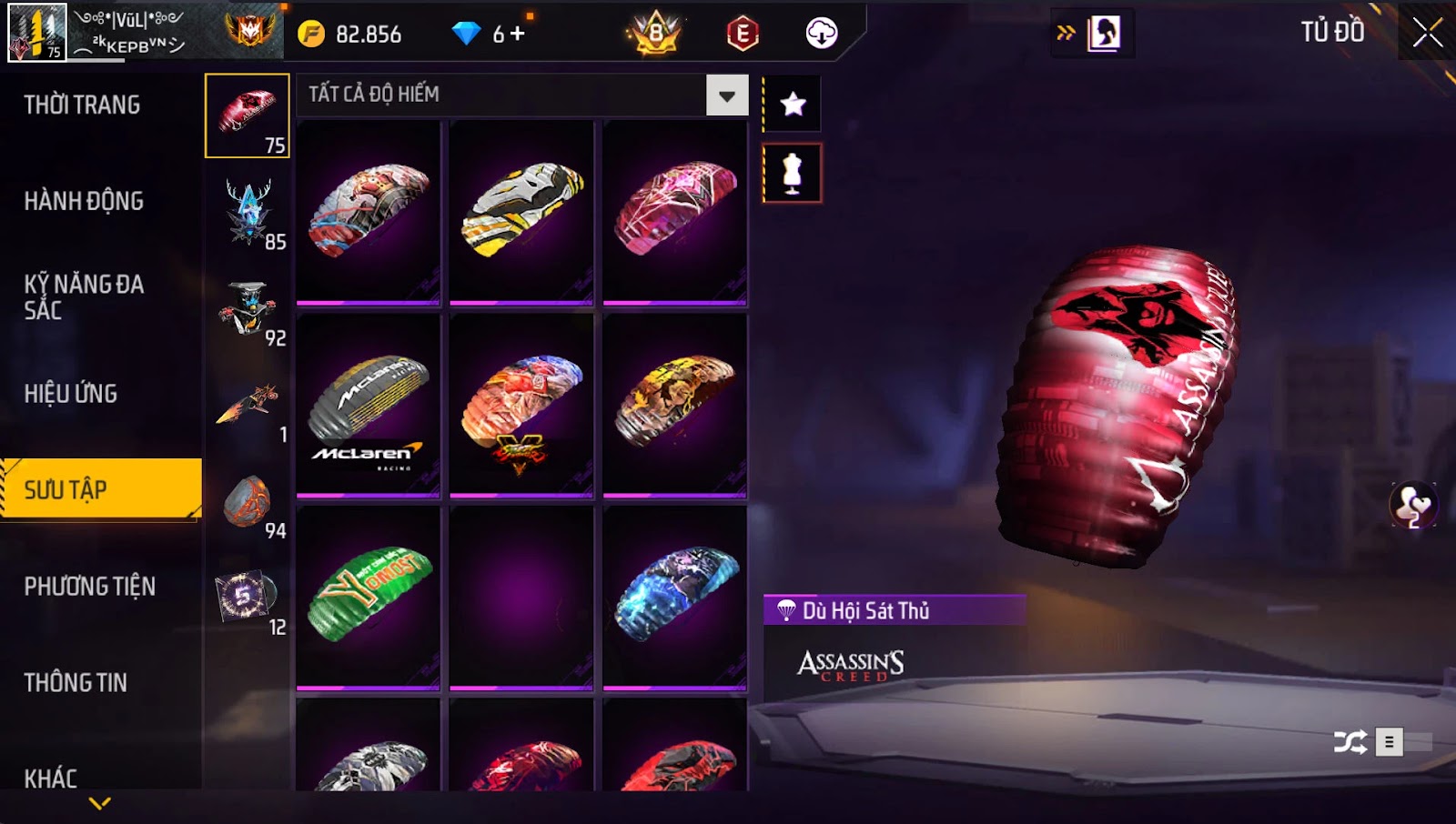
Task: Open the backpack subcategory with 94 items
Action: coord(248,503)
